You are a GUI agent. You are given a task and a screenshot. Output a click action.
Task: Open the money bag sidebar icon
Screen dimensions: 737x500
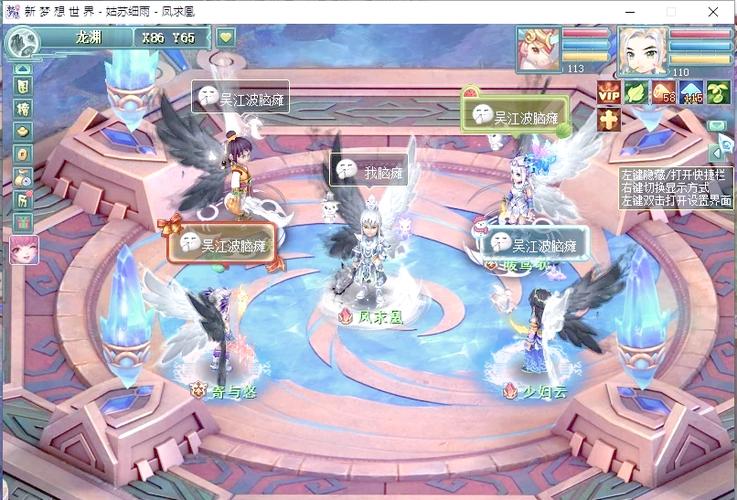[x=22, y=177]
